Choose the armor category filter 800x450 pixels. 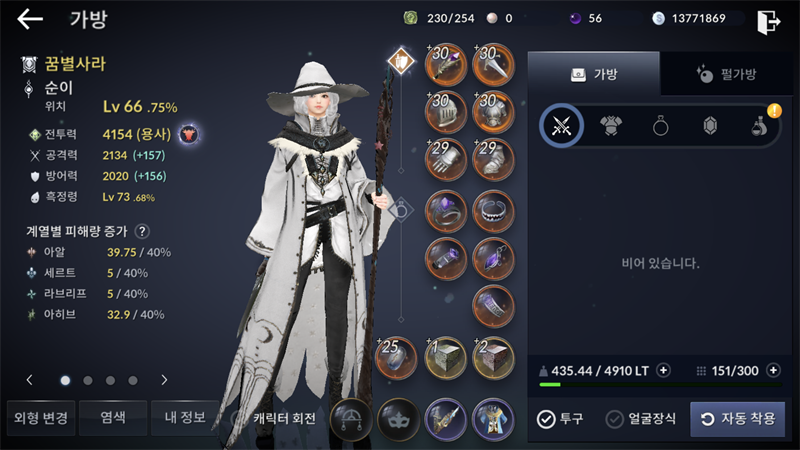(611, 126)
